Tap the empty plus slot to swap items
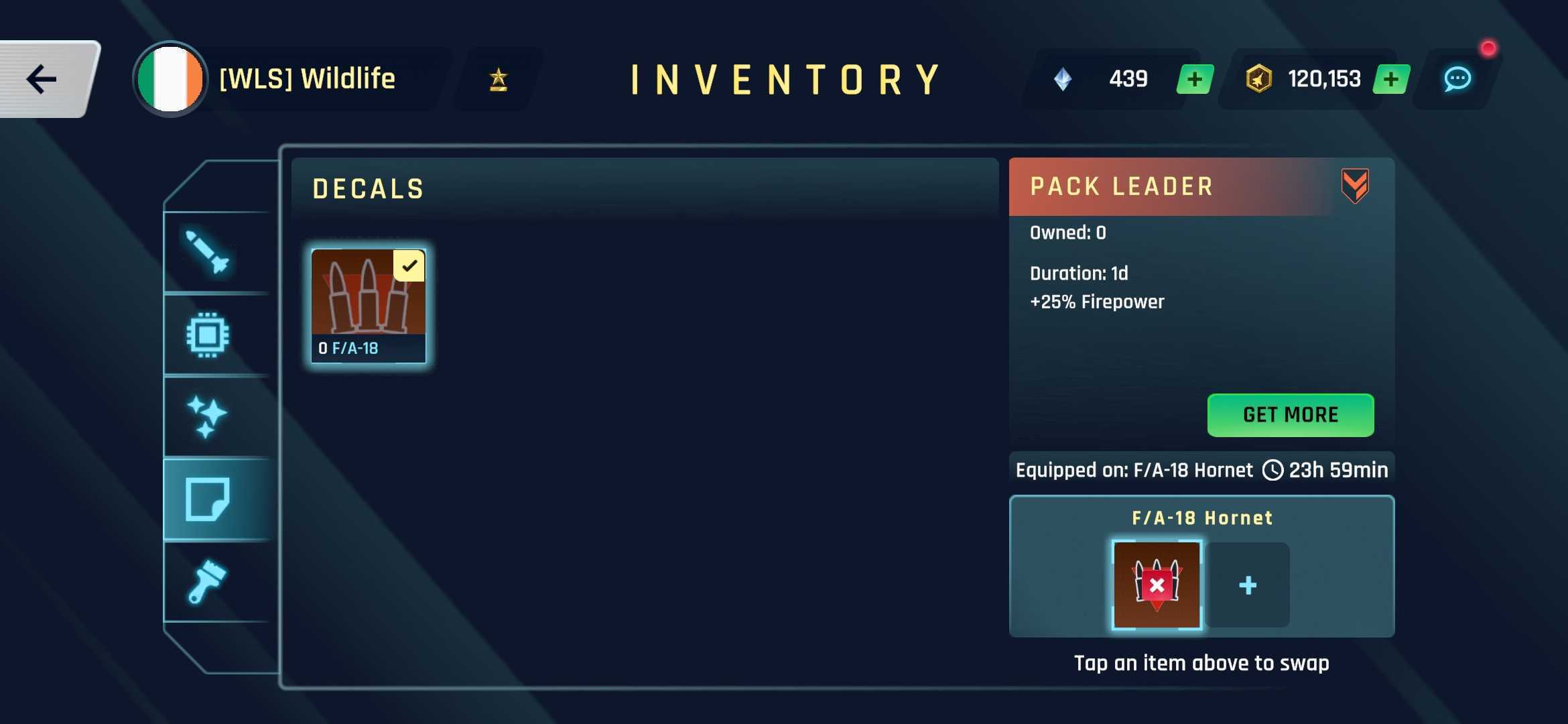Viewport: 1568px width, 724px height. click(1248, 585)
